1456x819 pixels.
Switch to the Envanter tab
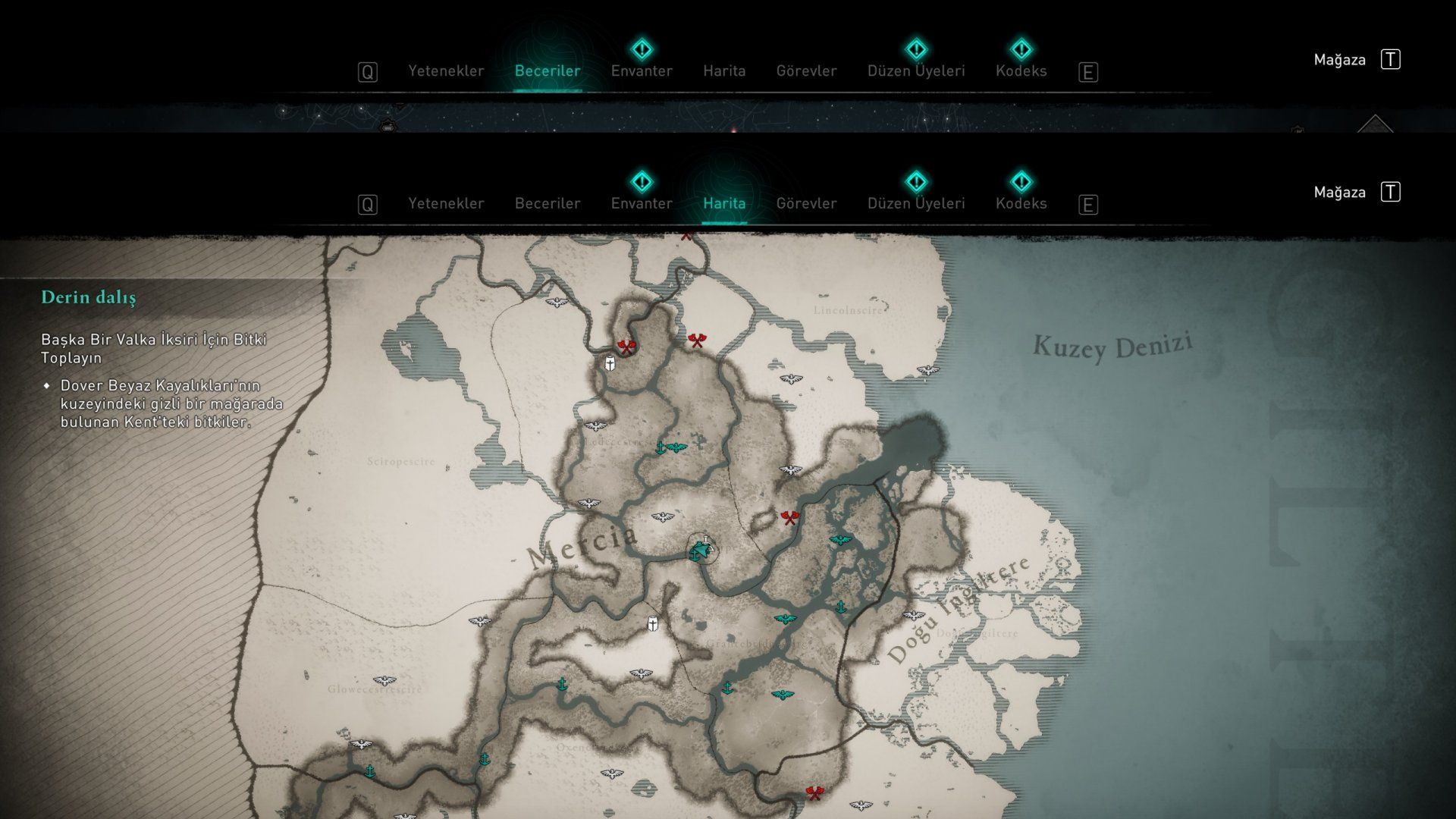(642, 203)
